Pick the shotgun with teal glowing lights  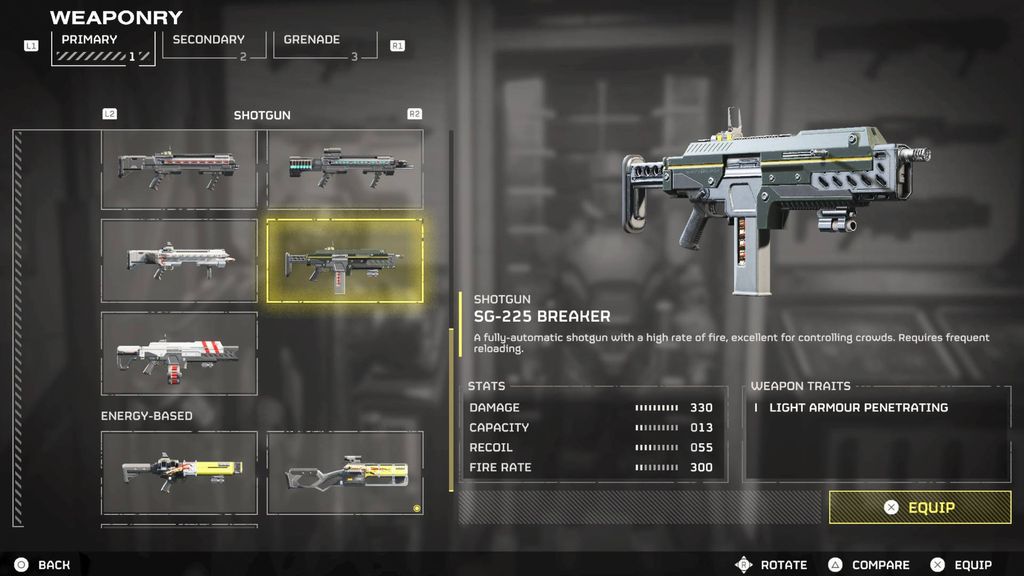pyautogui.click(x=345, y=169)
